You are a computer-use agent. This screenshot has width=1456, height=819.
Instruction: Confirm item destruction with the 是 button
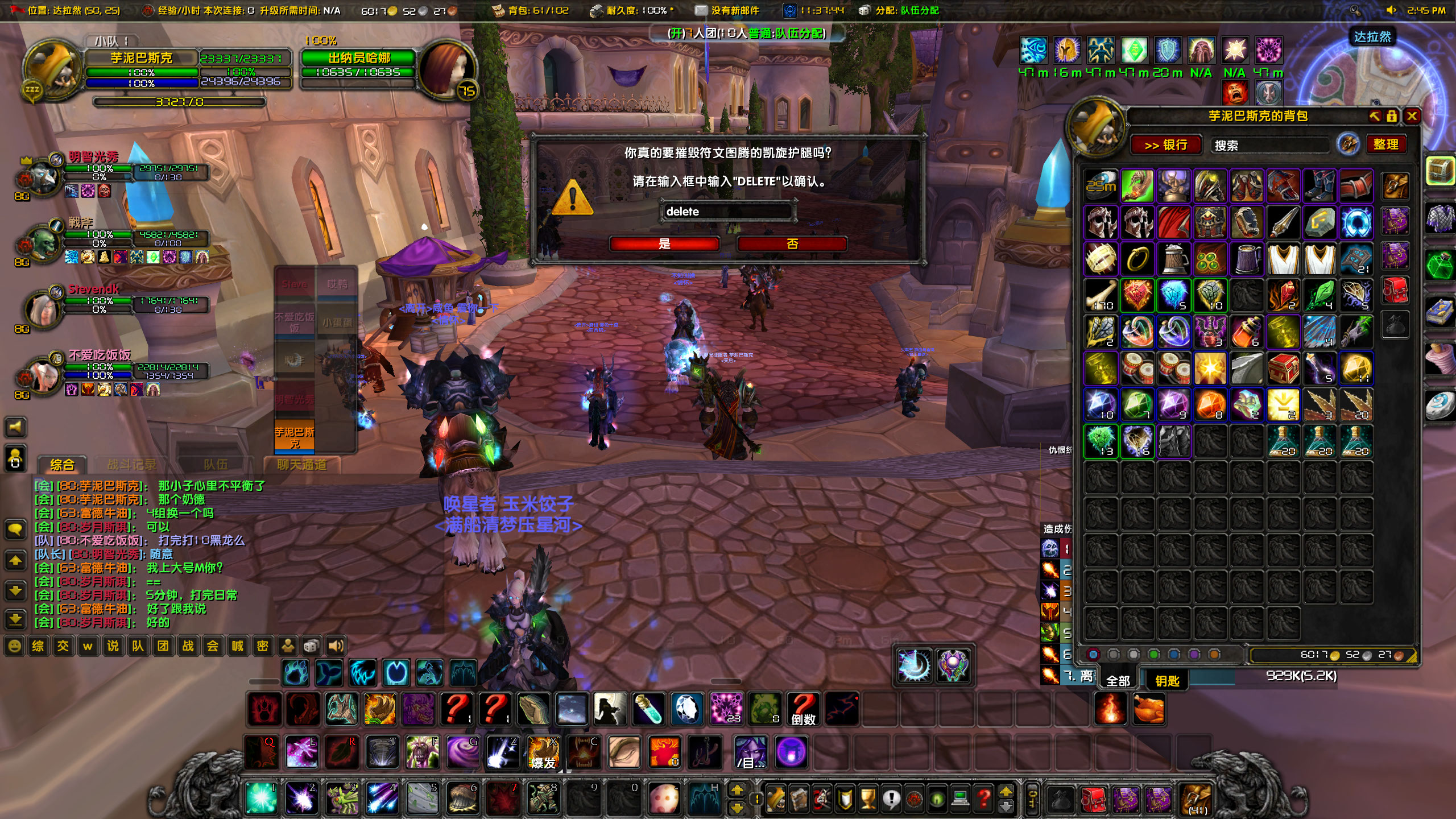click(663, 244)
